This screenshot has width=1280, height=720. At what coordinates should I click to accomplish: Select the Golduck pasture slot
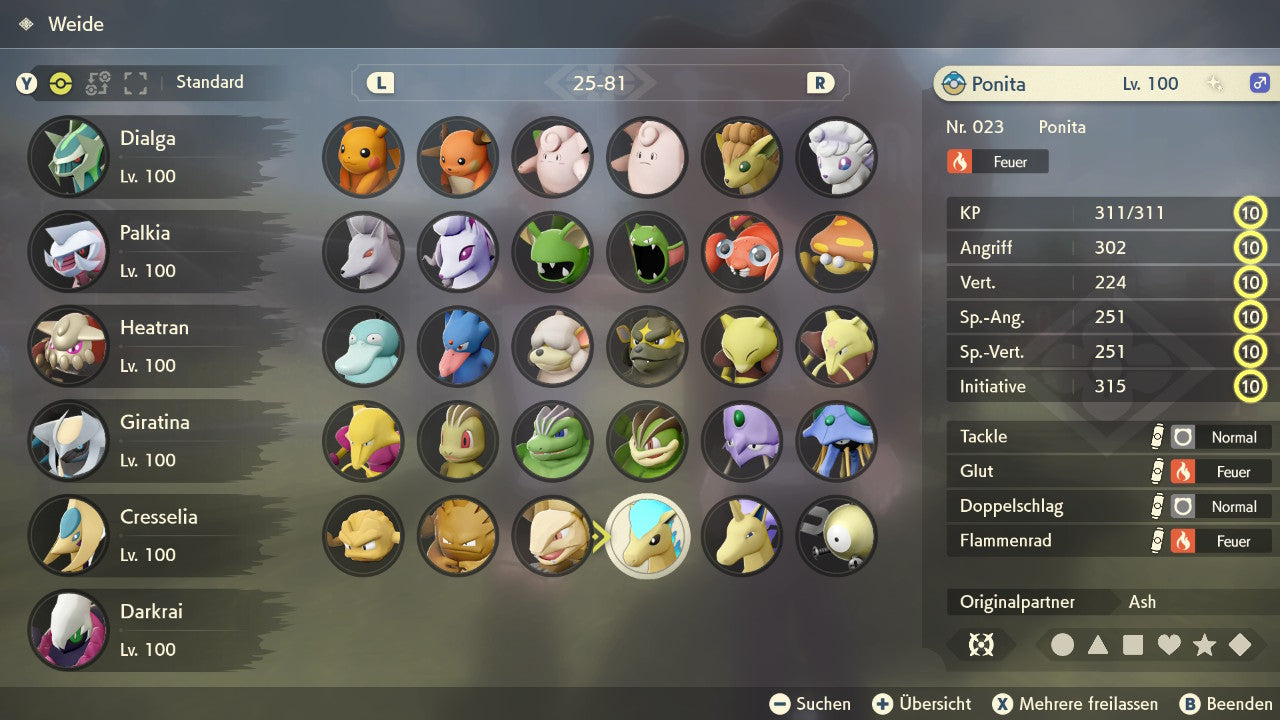pos(458,346)
